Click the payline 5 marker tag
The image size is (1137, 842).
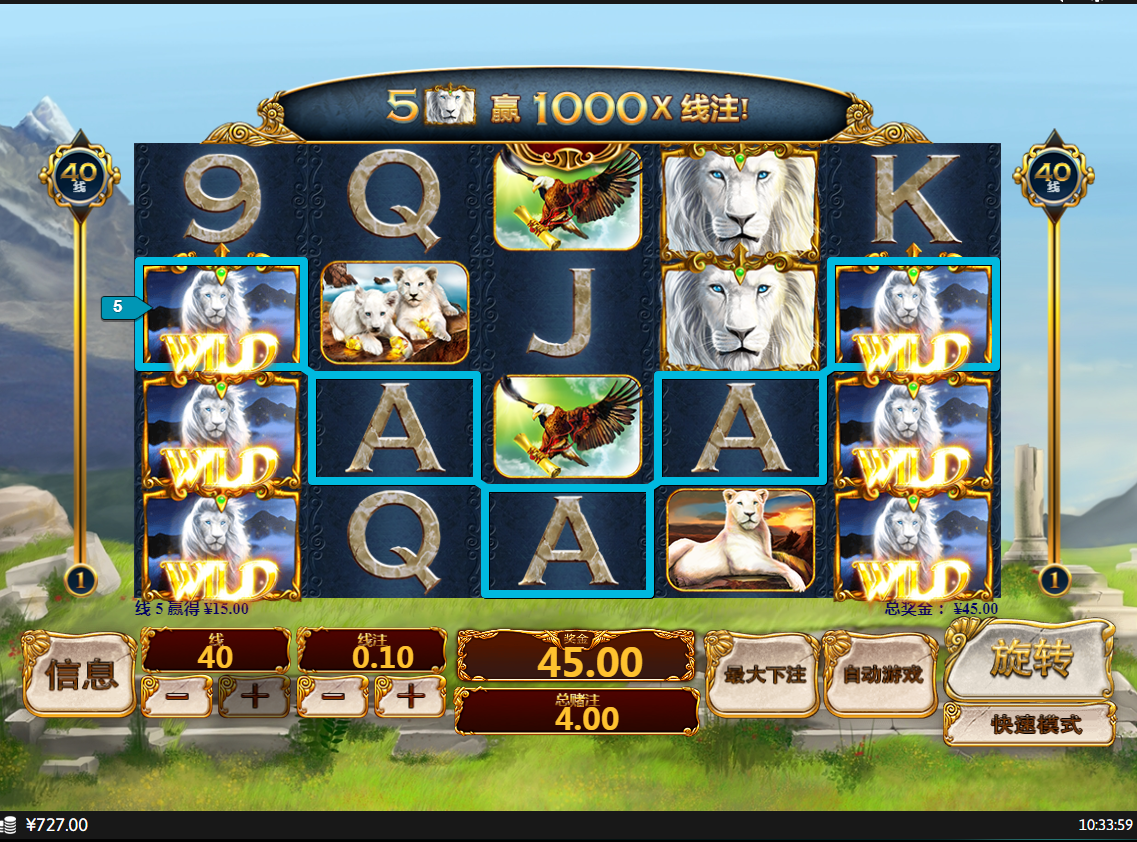120,307
